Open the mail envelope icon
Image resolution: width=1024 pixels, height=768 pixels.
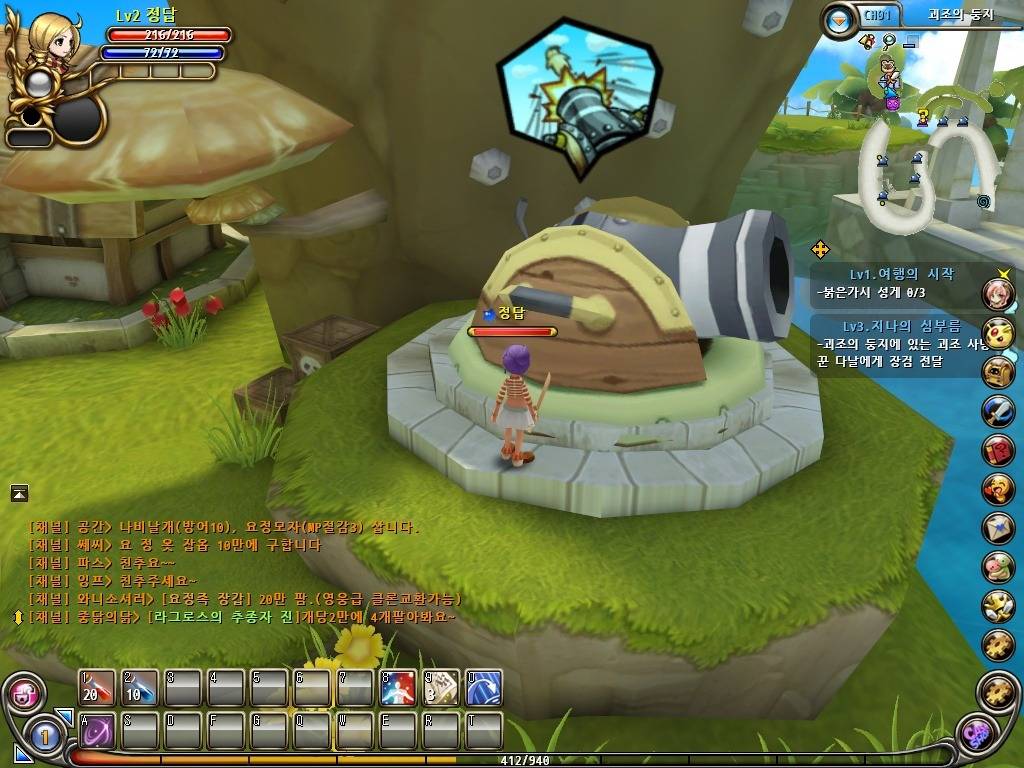998,527
